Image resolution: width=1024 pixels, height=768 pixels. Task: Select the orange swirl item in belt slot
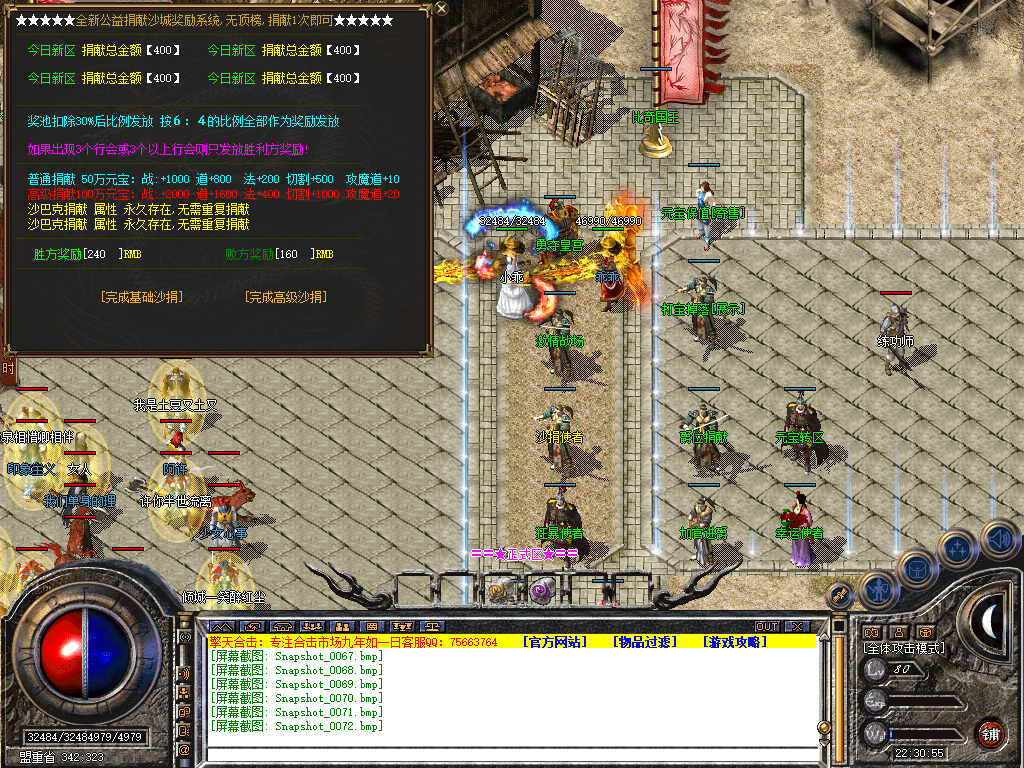[x=498, y=592]
